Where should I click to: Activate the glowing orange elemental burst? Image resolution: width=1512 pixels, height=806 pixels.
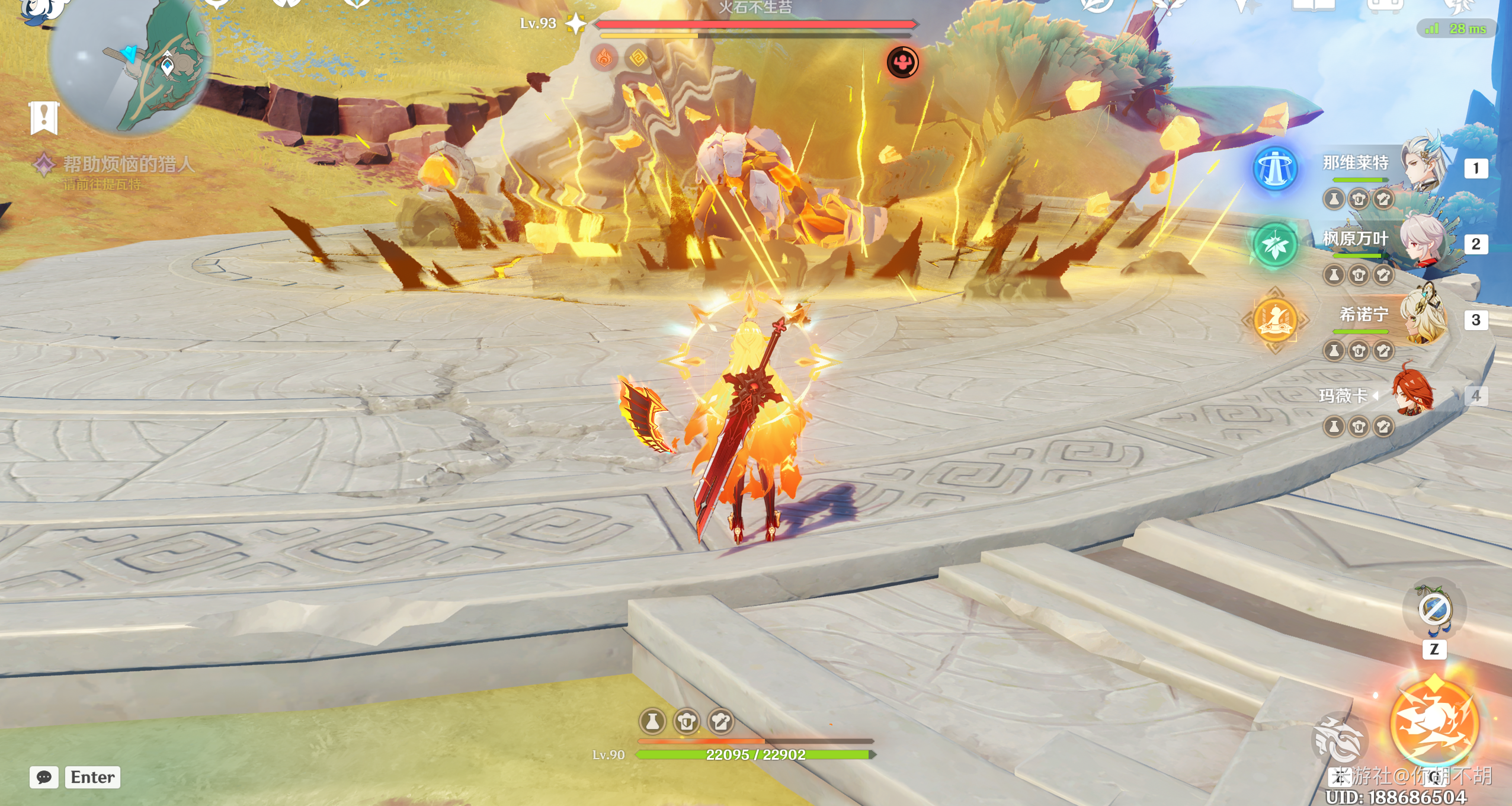coord(1434,723)
